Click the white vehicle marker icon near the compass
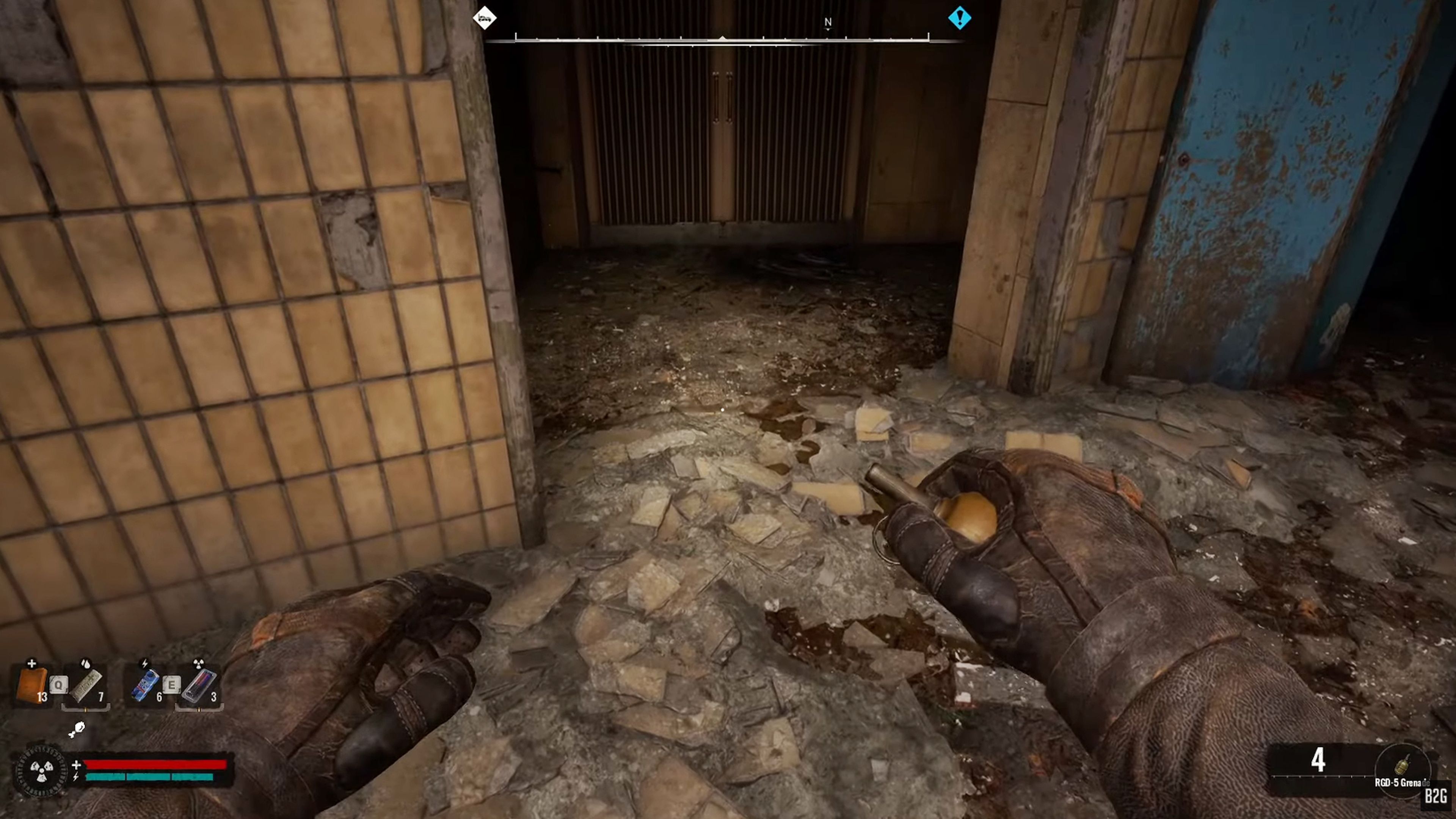This screenshot has width=1456, height=819. coord(485,18)
